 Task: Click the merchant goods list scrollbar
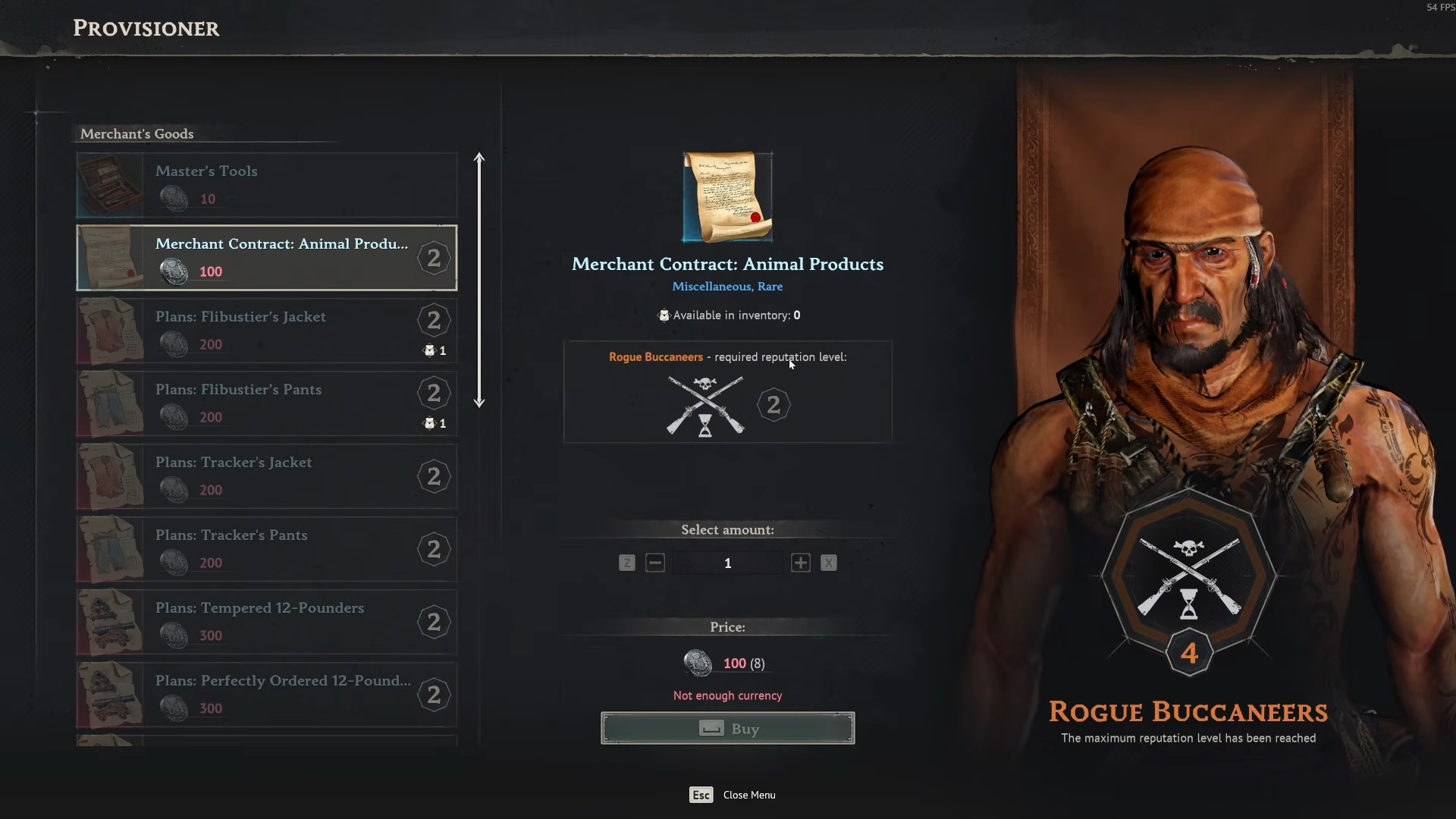[x=479, y=281]
